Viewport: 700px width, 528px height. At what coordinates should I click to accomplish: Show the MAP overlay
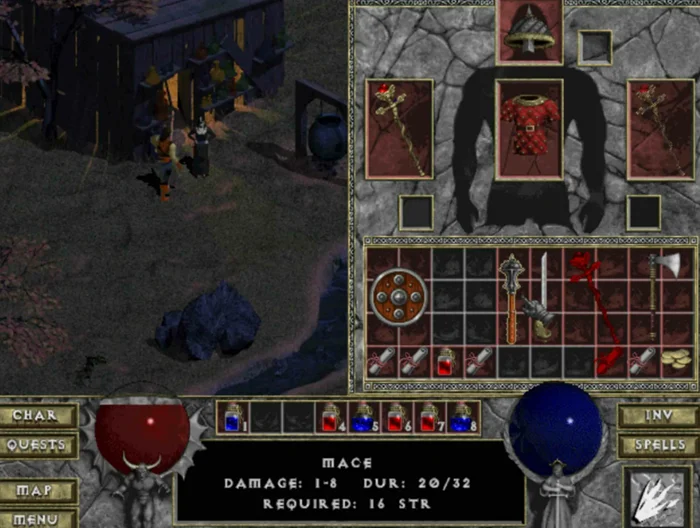40,492
